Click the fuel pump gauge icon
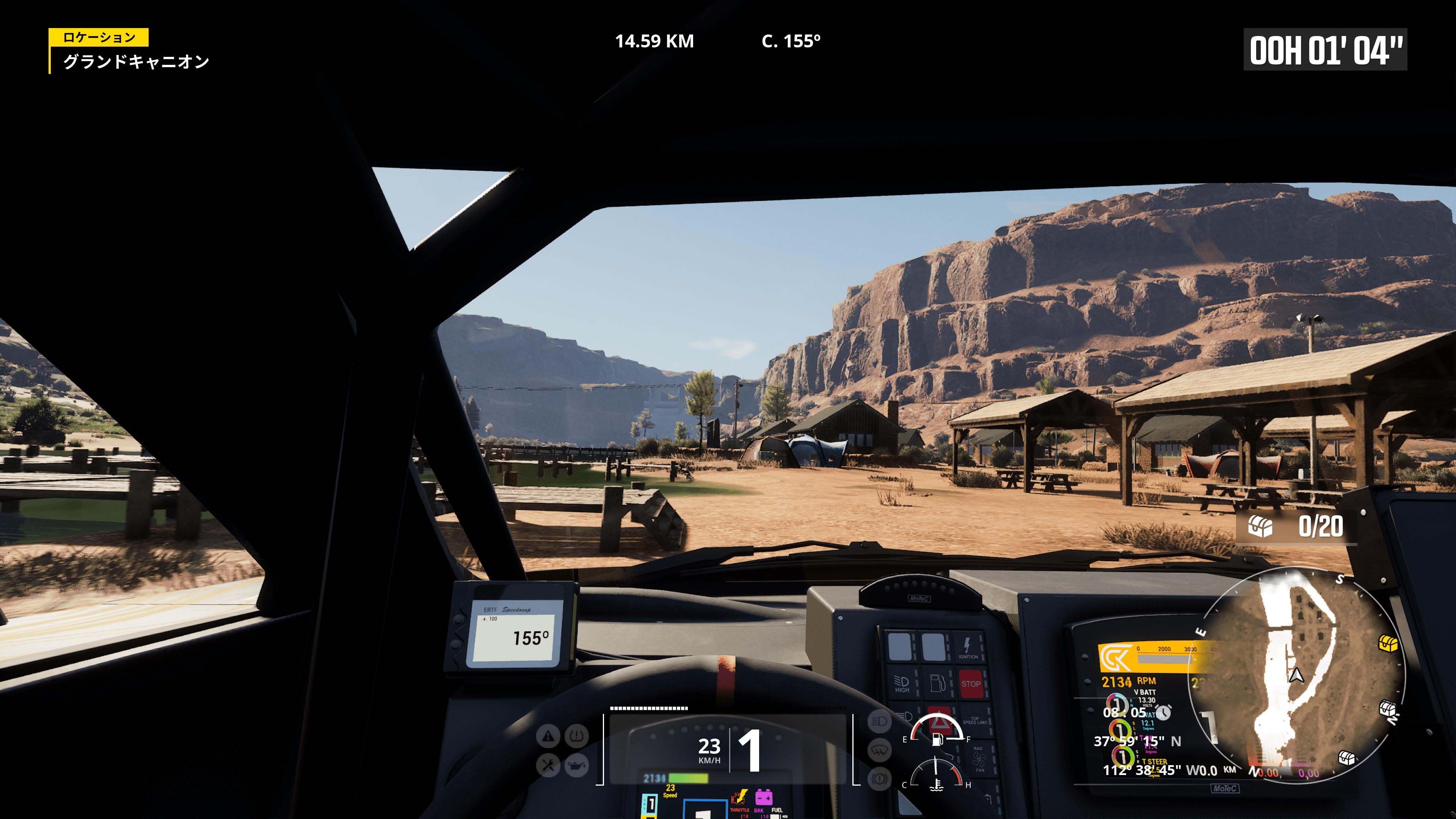 [x=937, y=739]
